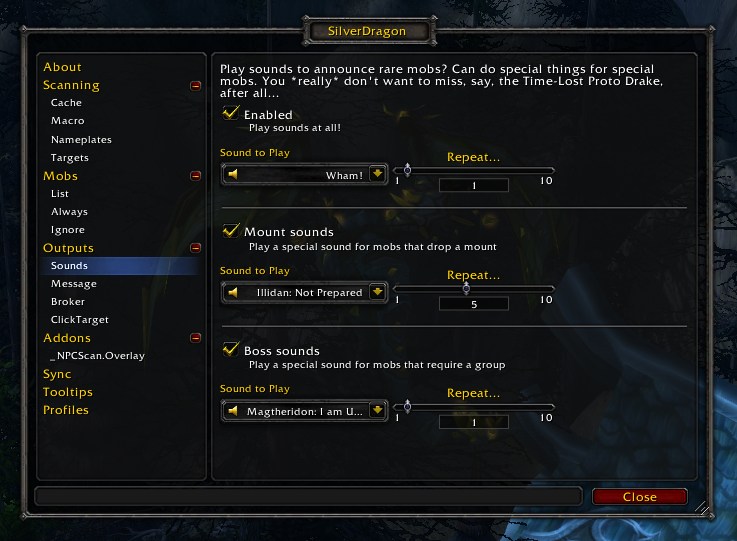Choose the Targets entry
The image size is (737, 541).
[x=70, y=158]
